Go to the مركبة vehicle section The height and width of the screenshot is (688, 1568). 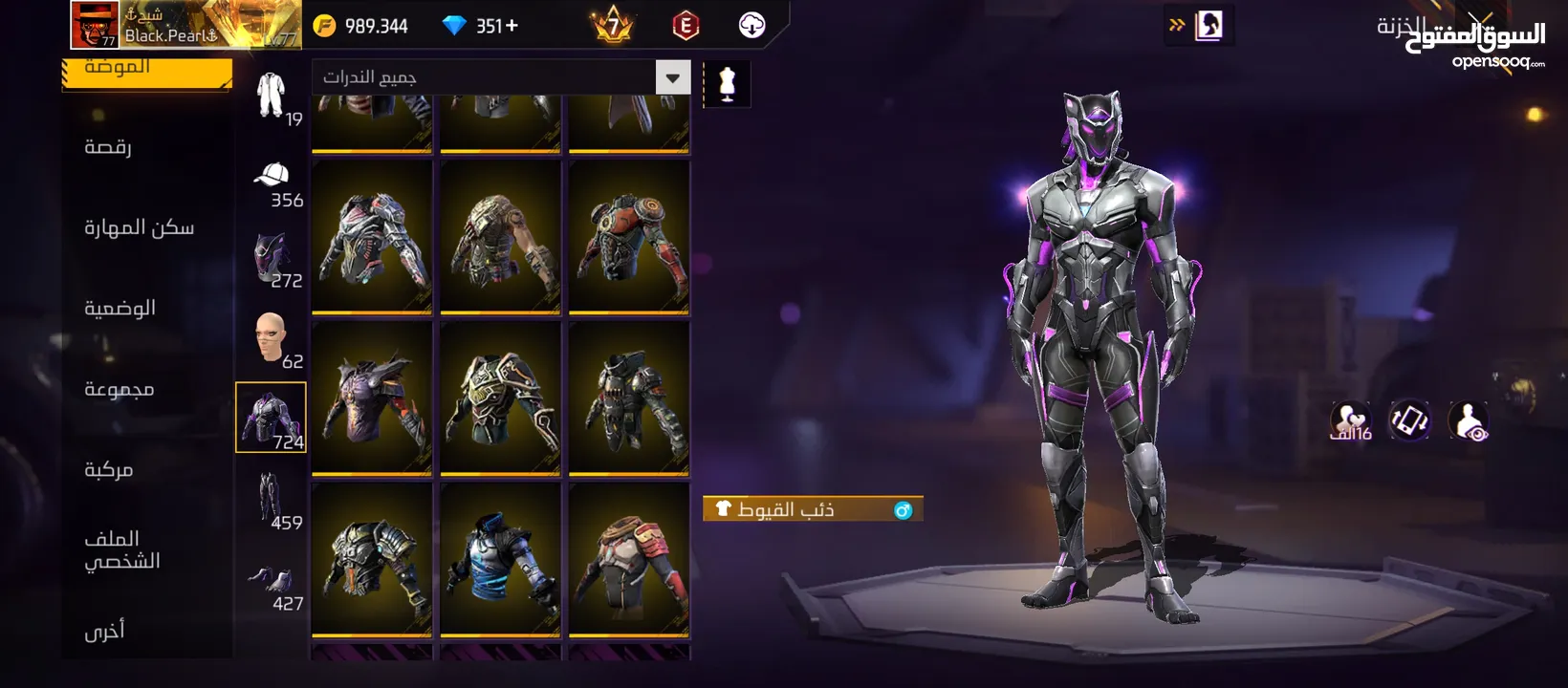(108, 470)
